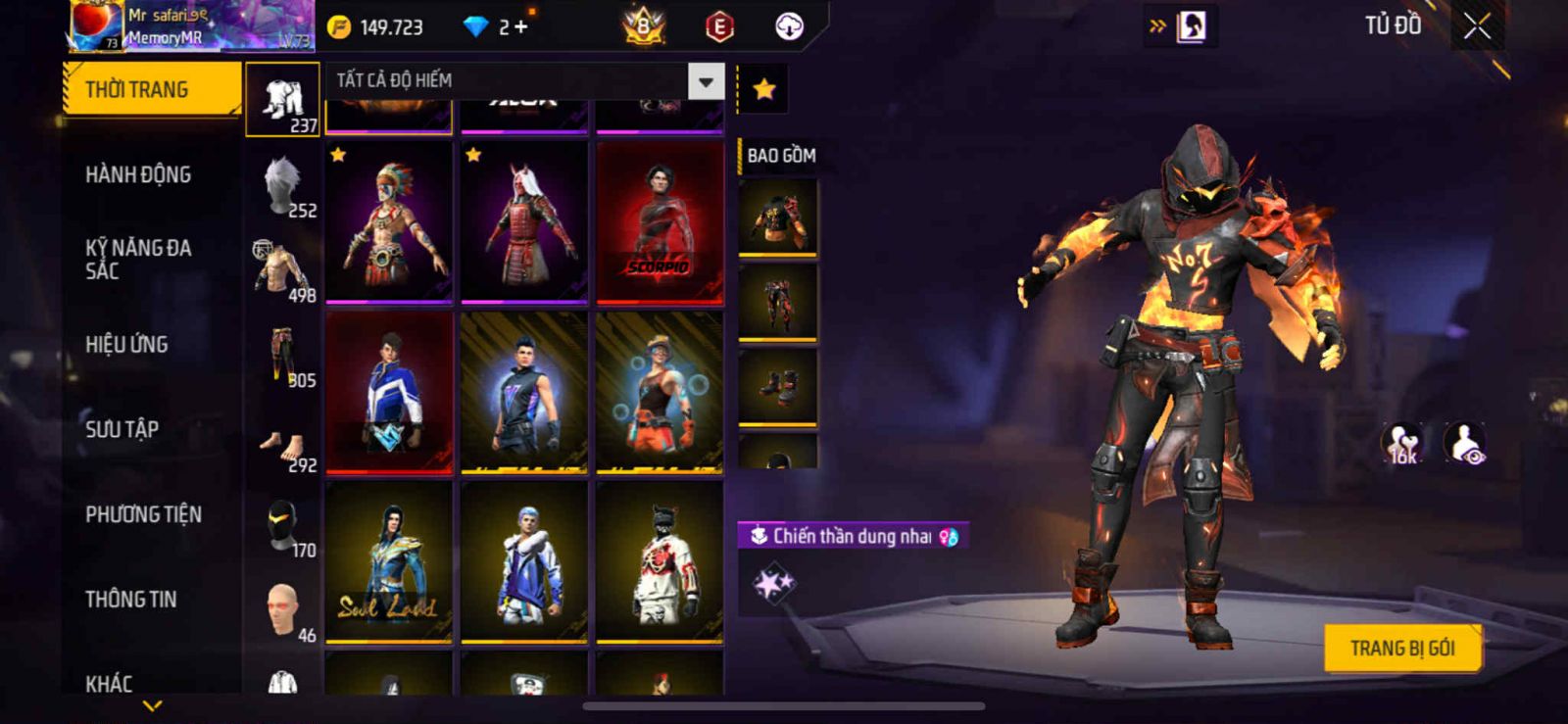Open the Chiến thần dung nhan tag
Viewport: 1568px width, 724px height.
(x=853, y=536)
